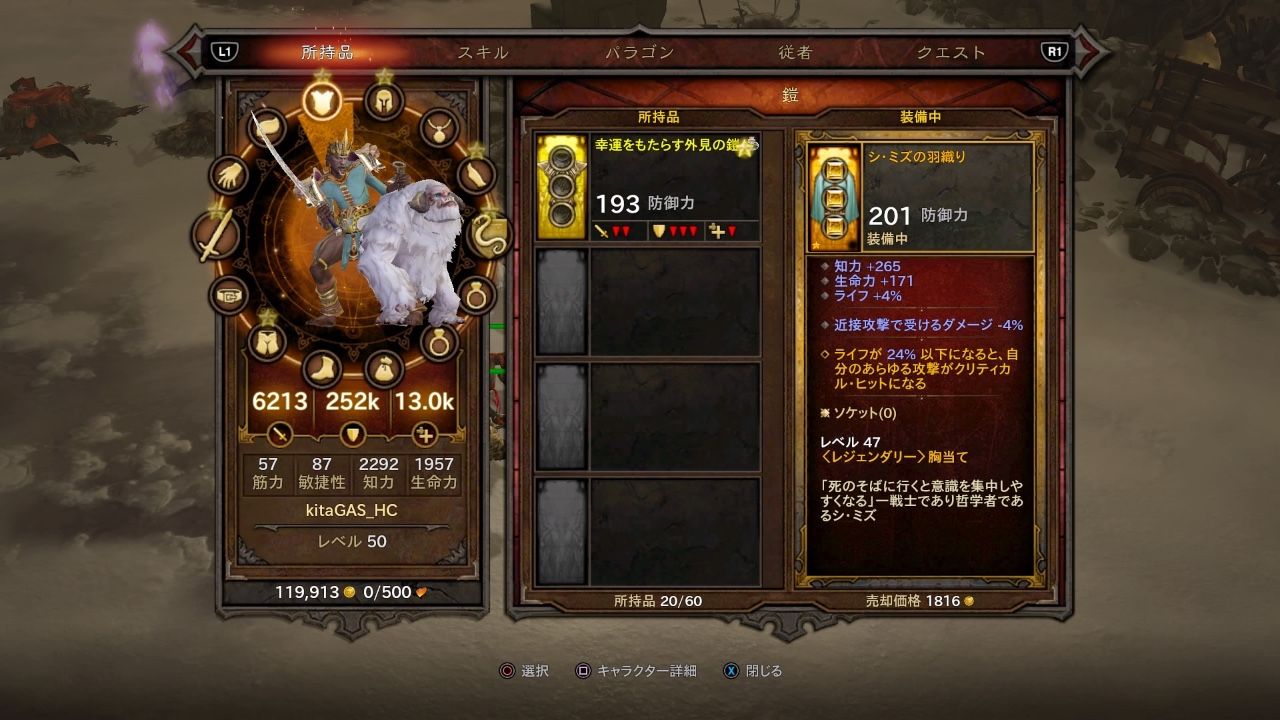Open the belt buckle equipment slot icon

coord(230,293)
